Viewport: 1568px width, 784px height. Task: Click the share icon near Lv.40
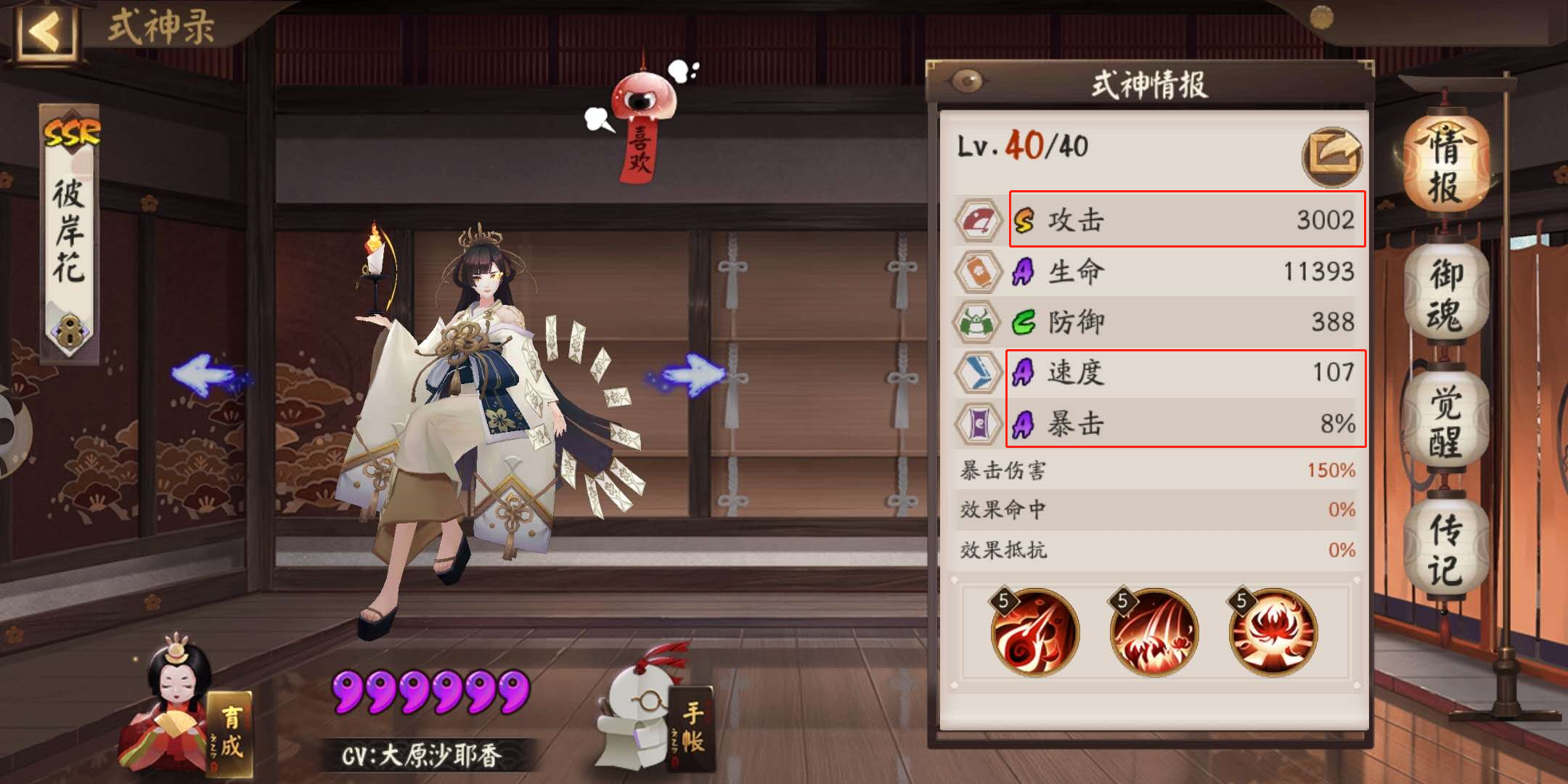pyautogui.click(x=1334, y=155)
